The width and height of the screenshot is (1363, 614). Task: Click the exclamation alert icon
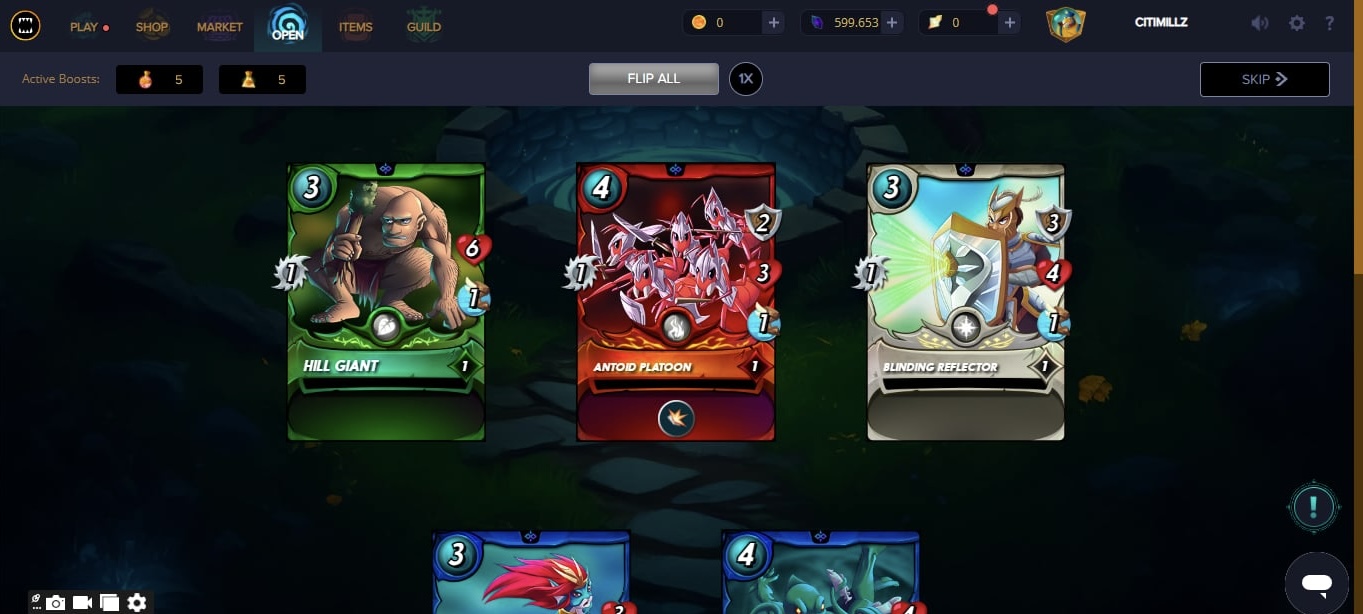pyautogui.click(x=1313, y=507)
